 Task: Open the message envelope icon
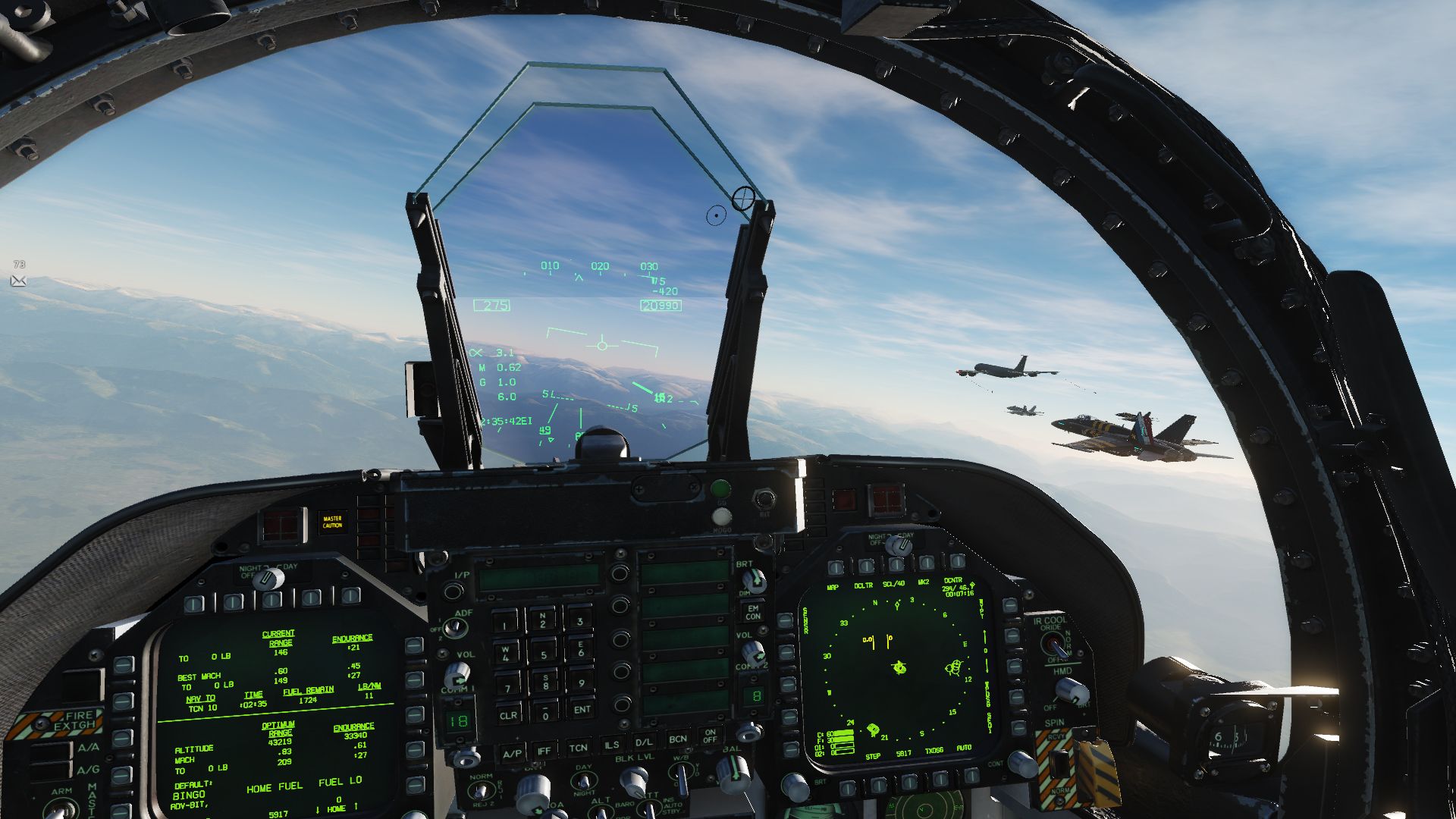[19, 281]
